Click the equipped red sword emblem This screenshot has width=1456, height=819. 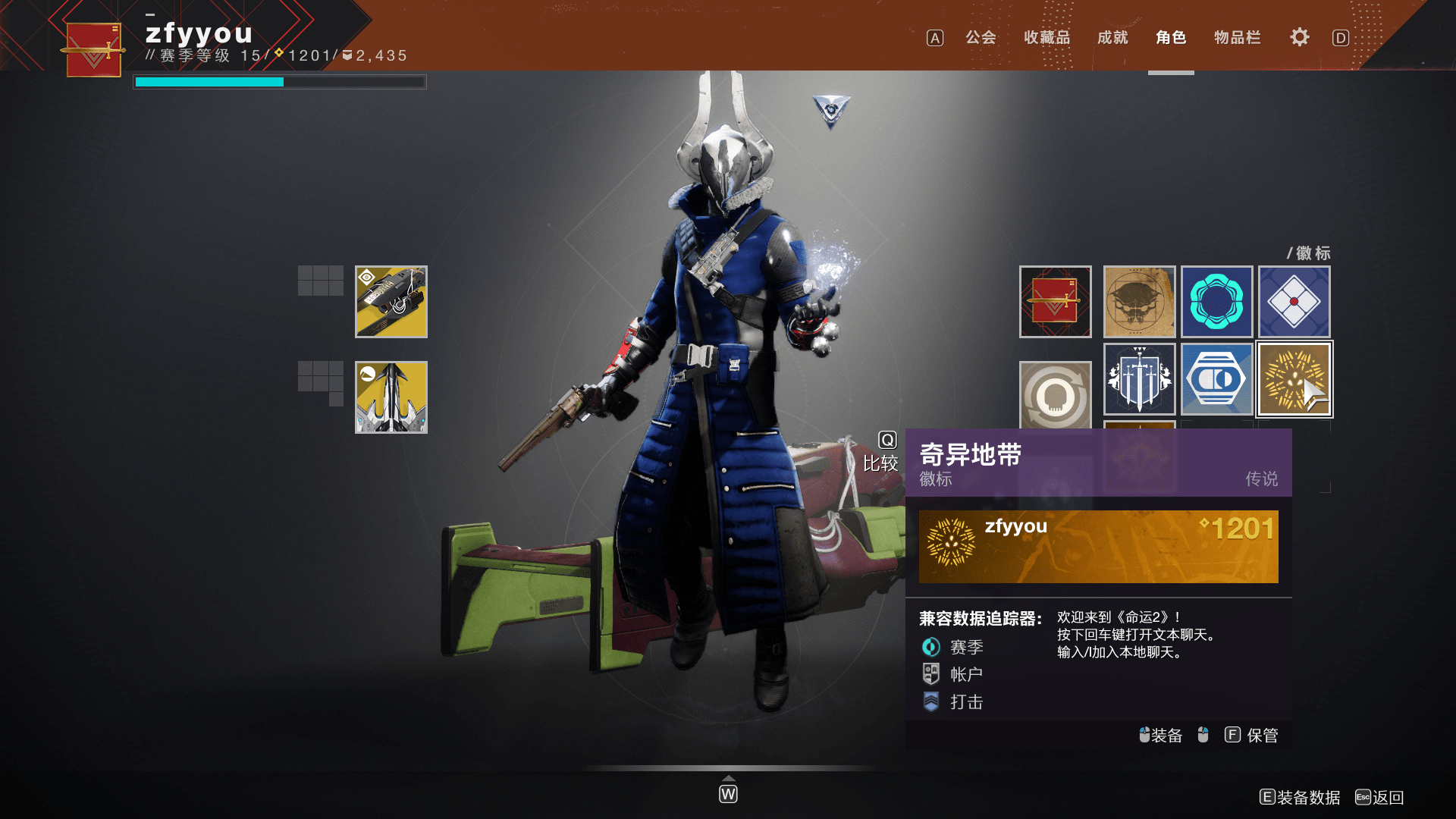1055,302
